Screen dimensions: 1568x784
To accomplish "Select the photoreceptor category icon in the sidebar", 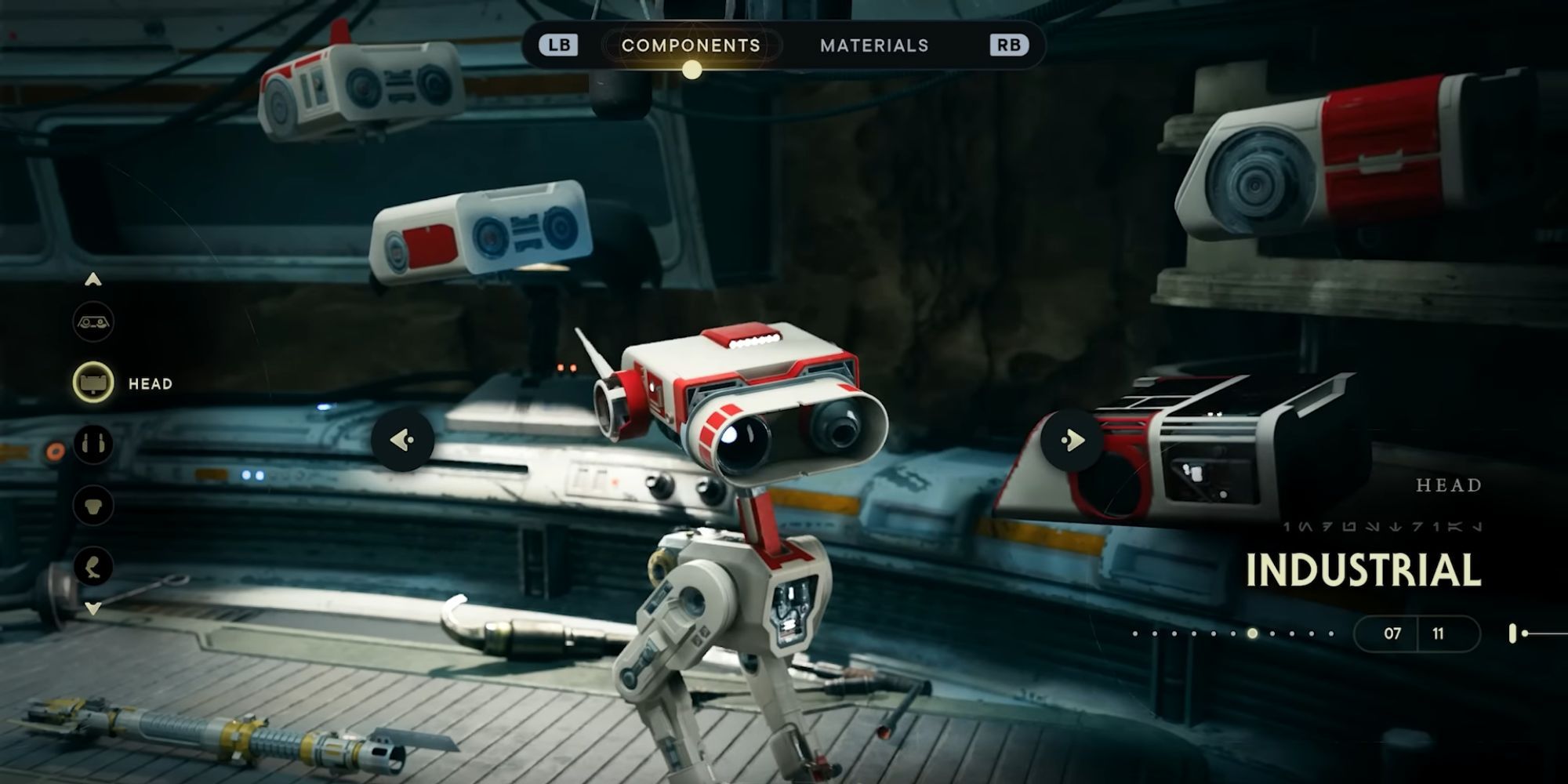I will click(93, 322).
